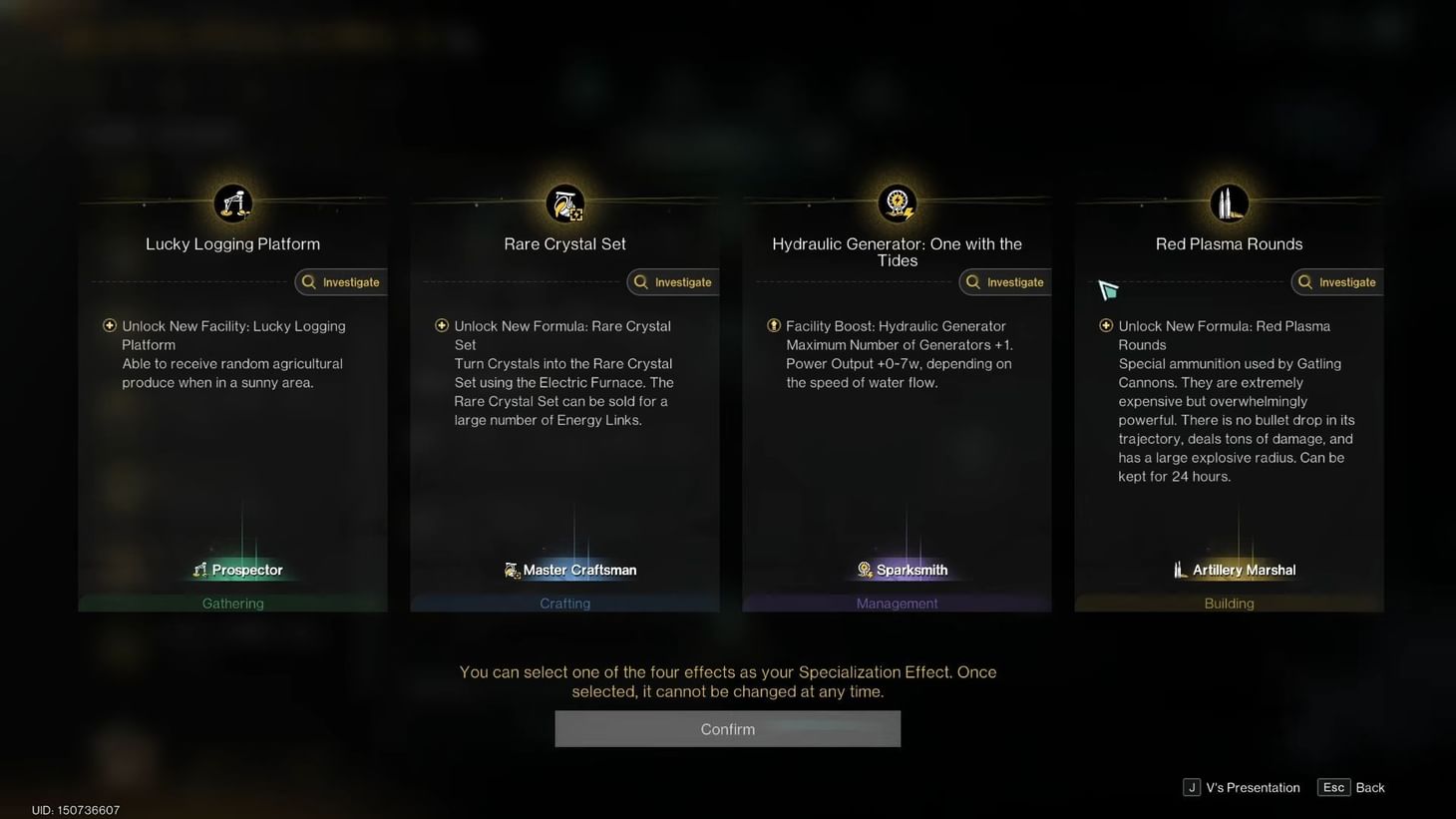Viewport: 1456px width, 819px height.
Task: Click the unlock marker beside Rare Crystal Set formula
Action: 442,325
